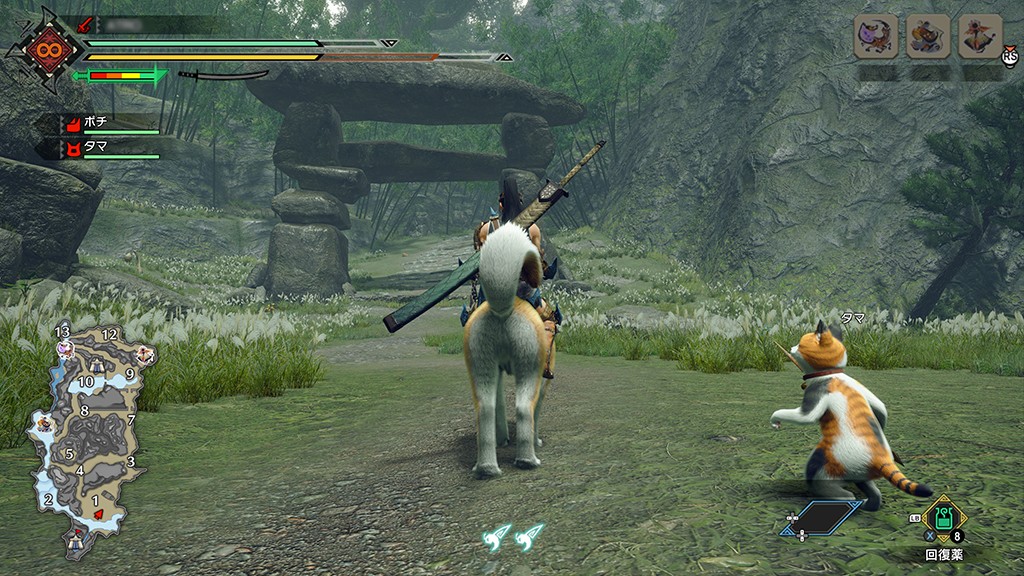This screenshot has height=576, width=1024.
Task: Click the ポチ buddy status entry
Action: [110, 123]
